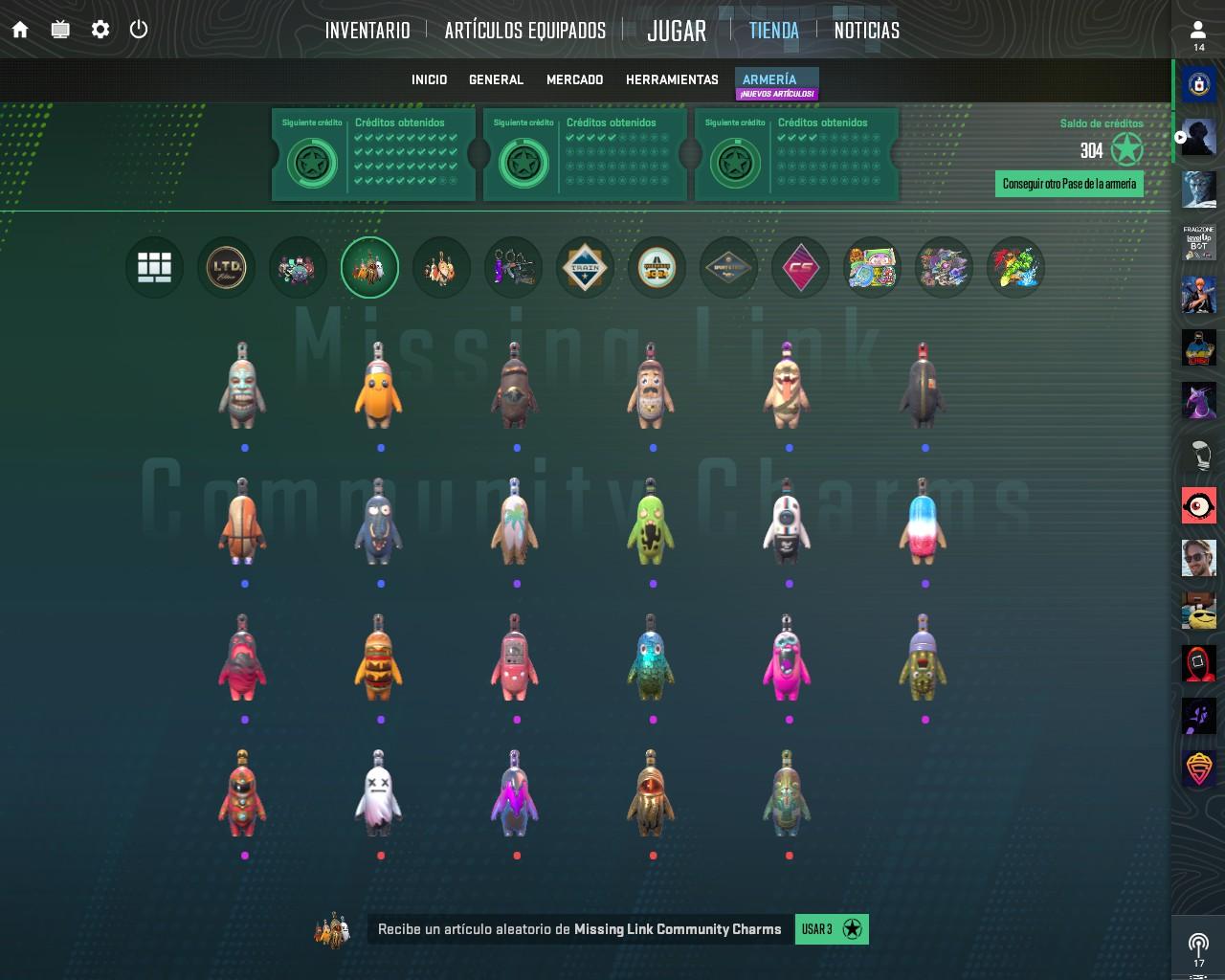
Task: Click the power-off icon
Action: point(140,30)
